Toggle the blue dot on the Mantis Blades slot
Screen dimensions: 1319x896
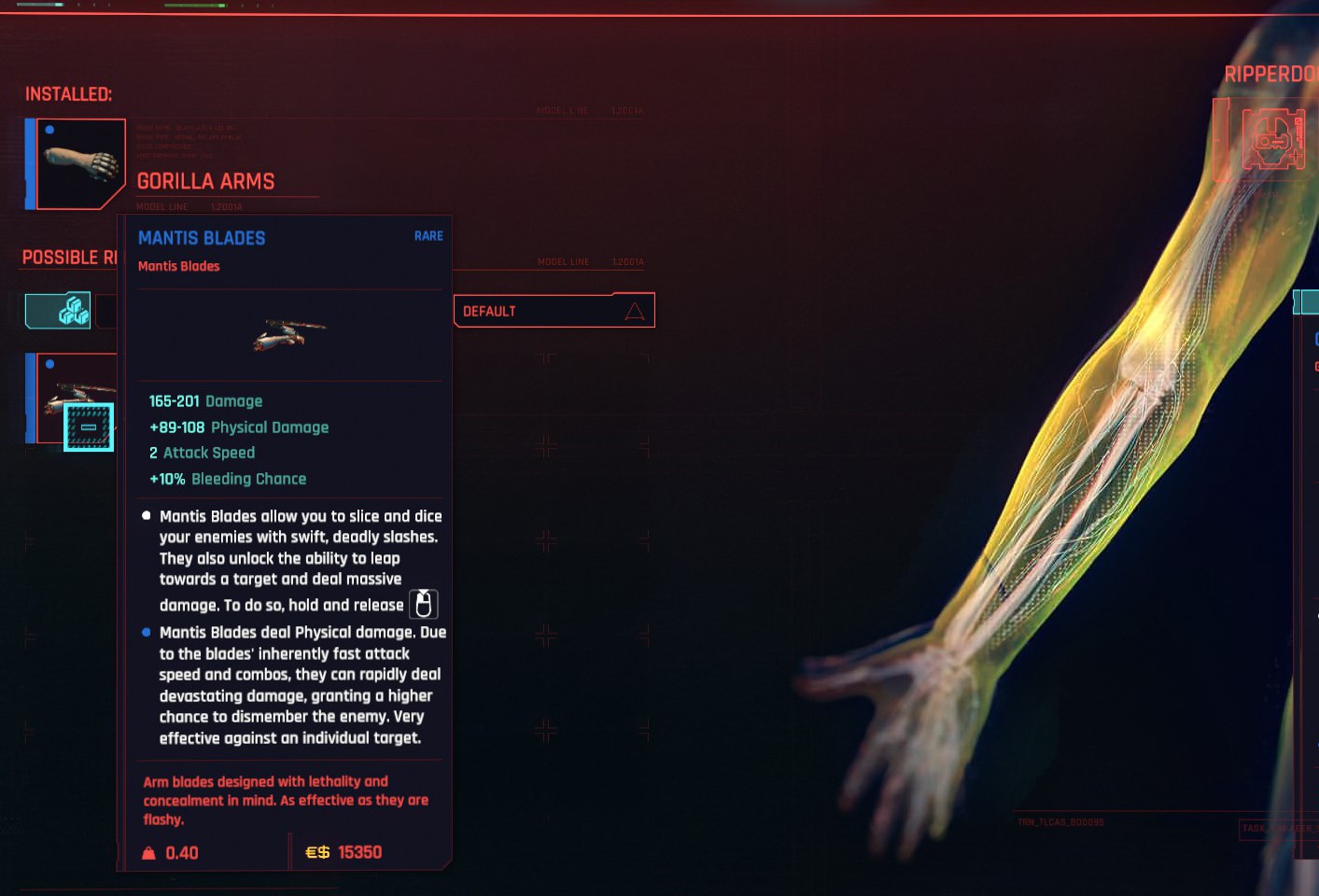coord(49,363)
